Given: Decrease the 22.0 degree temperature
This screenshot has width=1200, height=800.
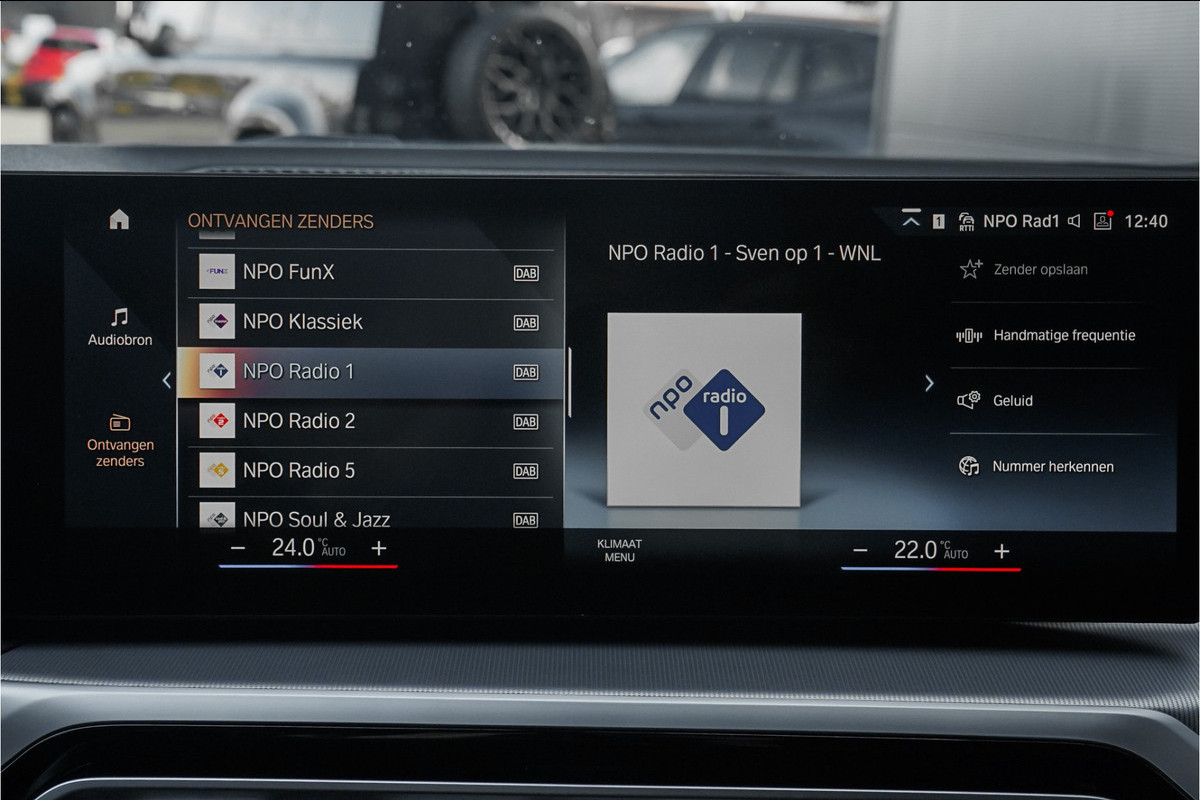Looking at the screenshot, I should point(860,551).
